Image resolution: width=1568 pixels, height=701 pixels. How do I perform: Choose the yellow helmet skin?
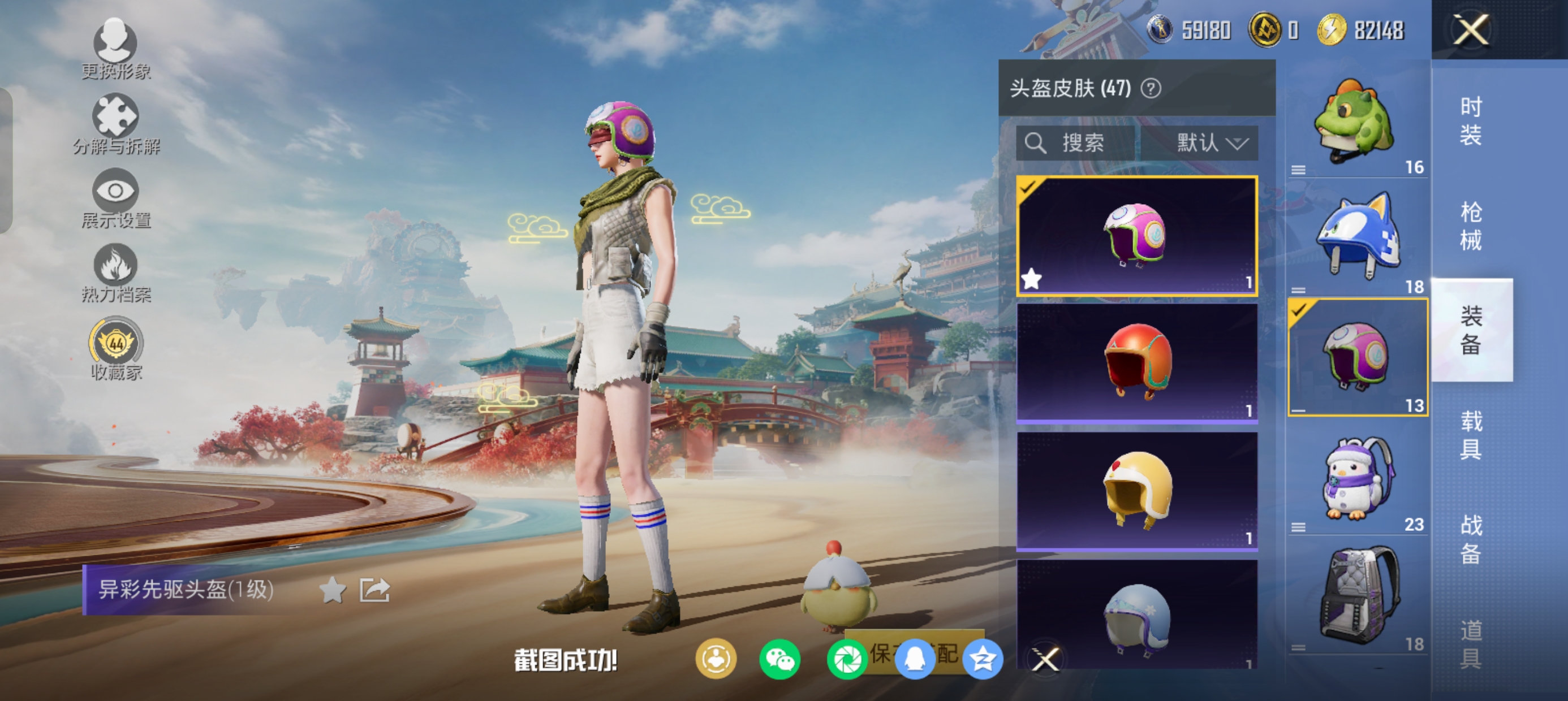point(1136,491)
